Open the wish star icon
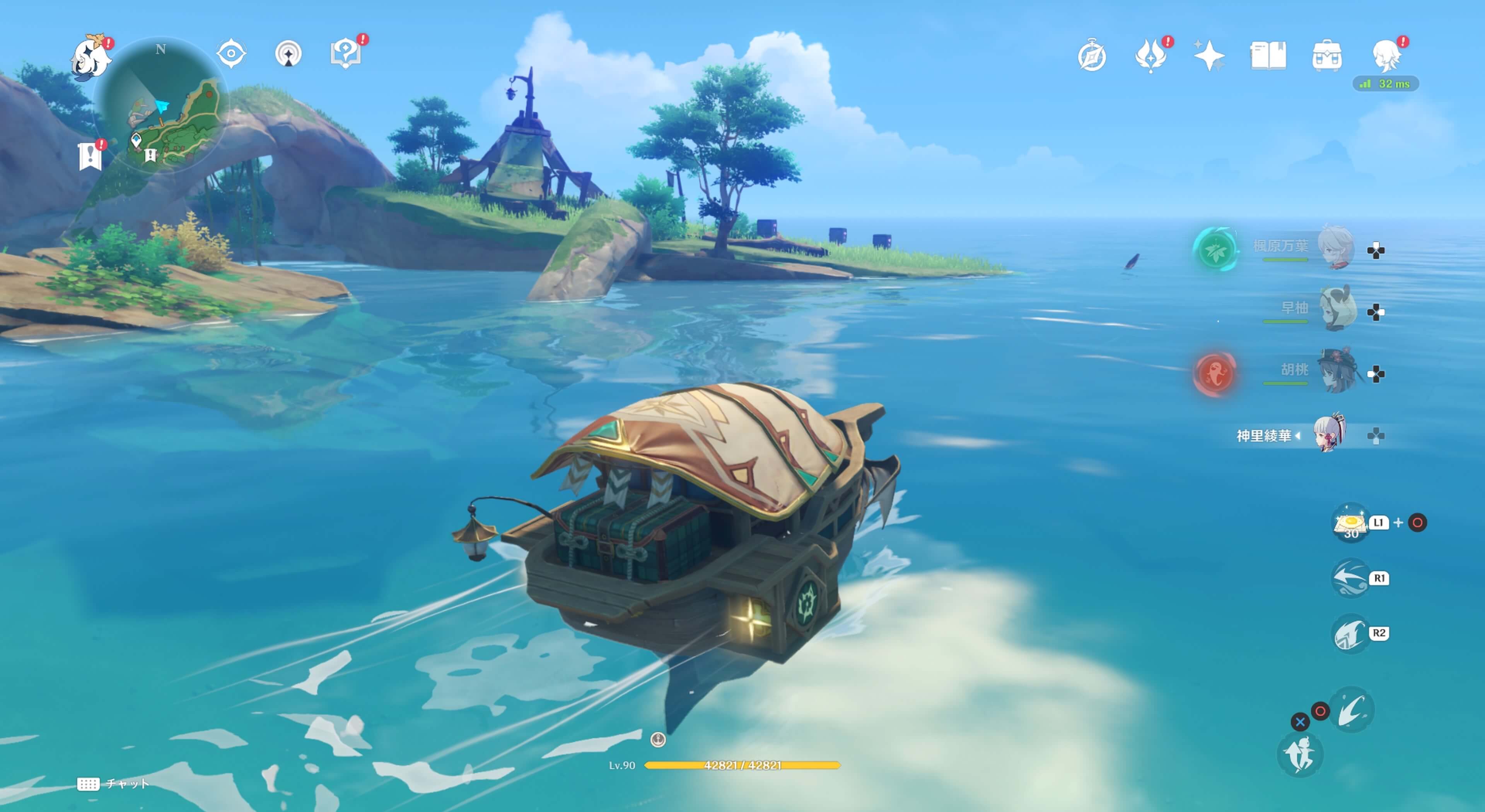Viewport: 1485px width, 812px height. [x=1209, y=56]
